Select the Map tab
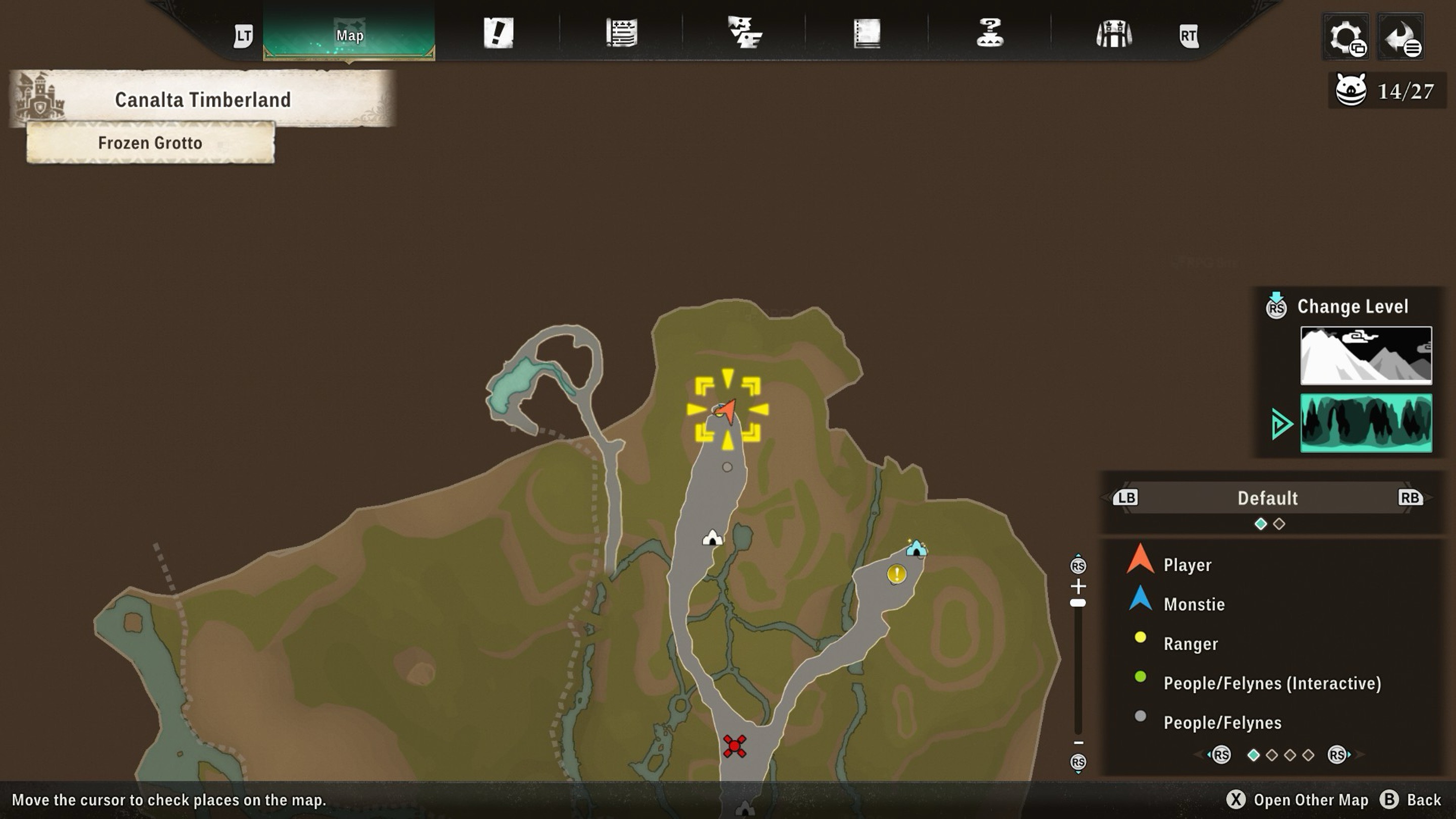This screenshot has height=819, width=1456. coord(349,35)
